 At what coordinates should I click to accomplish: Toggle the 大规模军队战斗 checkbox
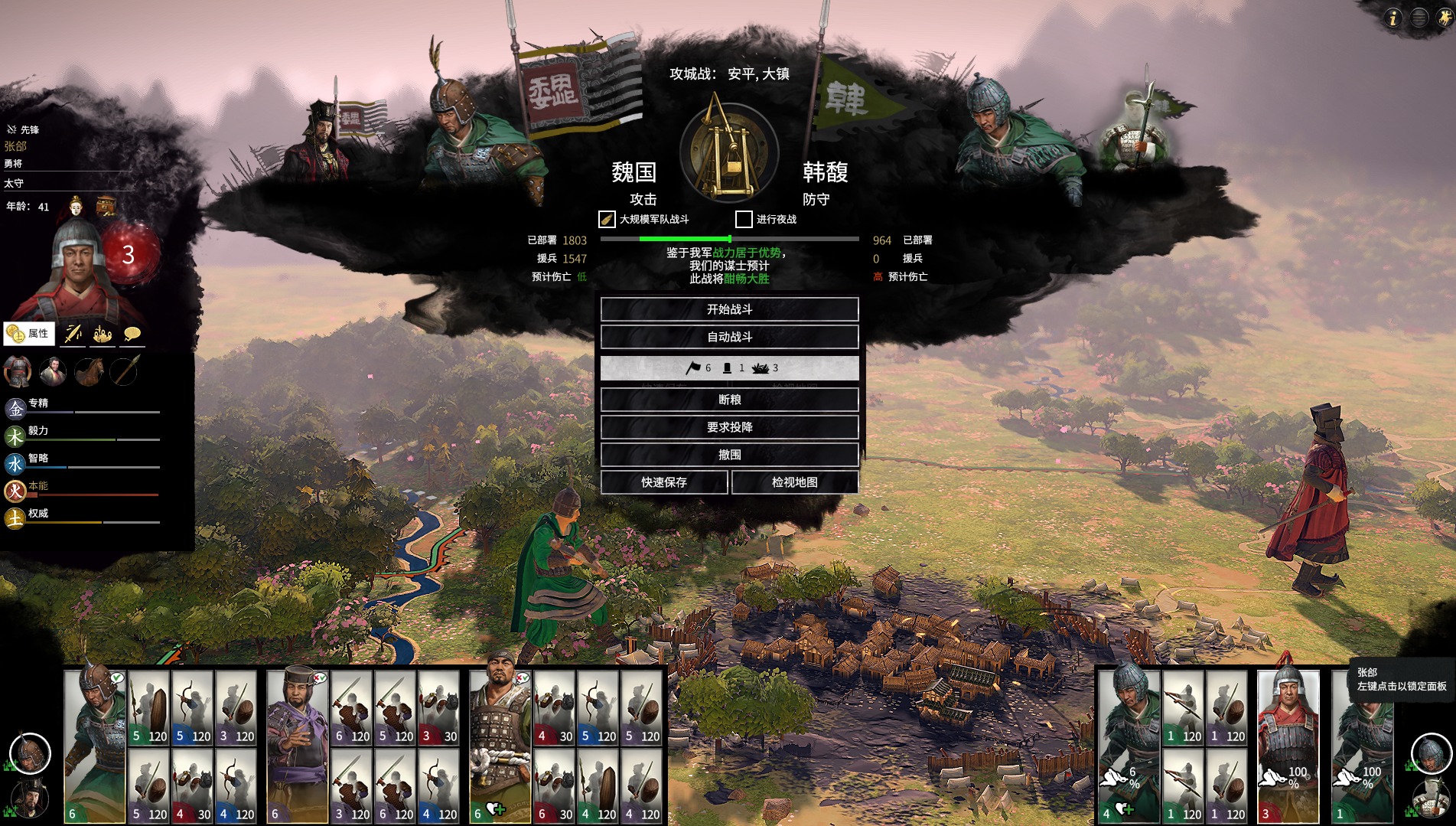coord(607,220)
